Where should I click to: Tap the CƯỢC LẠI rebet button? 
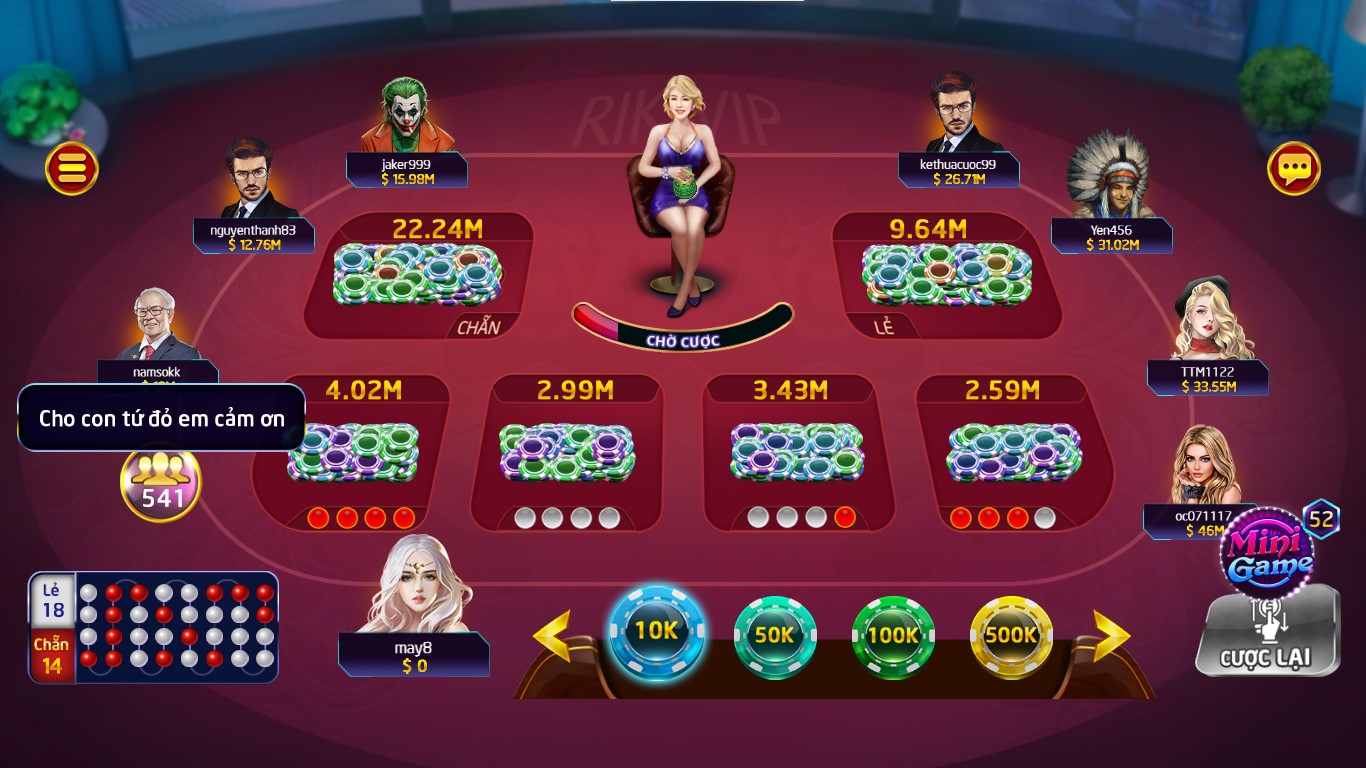[x=1266, y=635]
